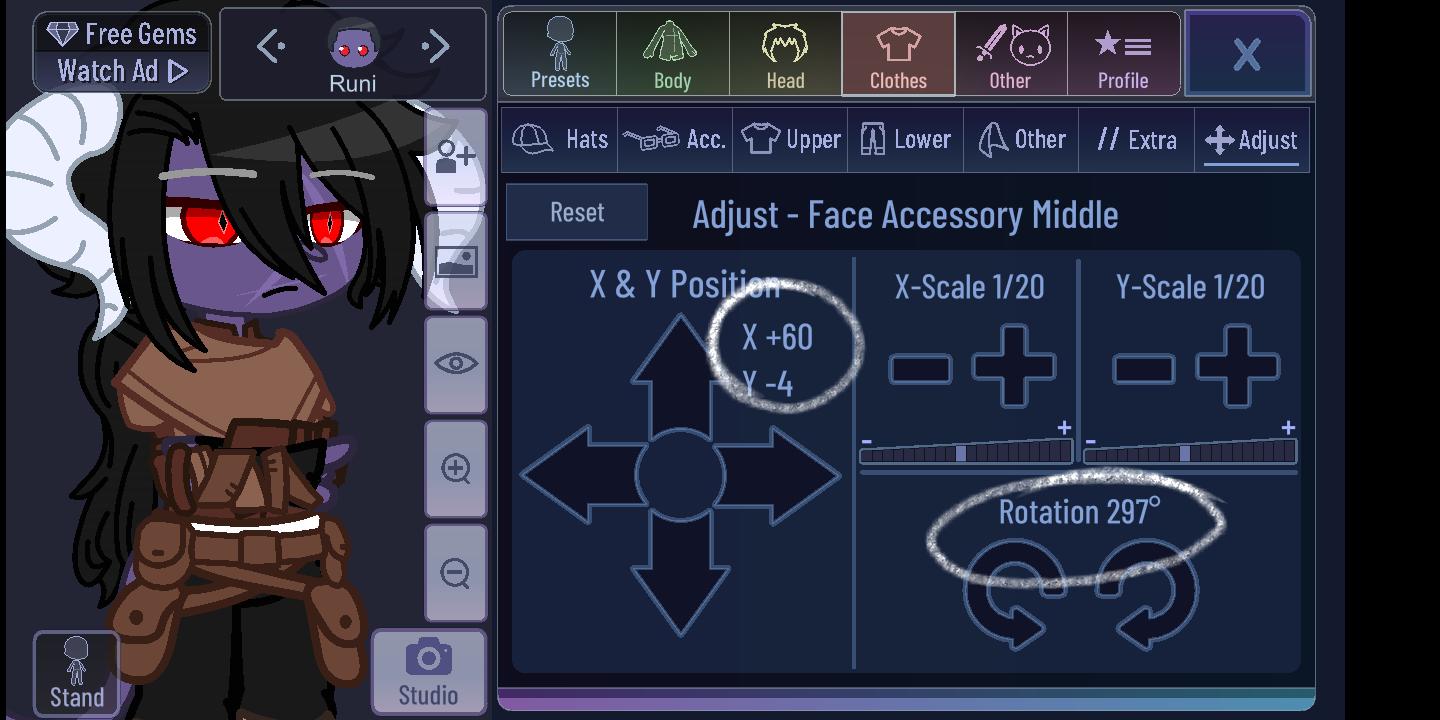The image size is (1440, 720).
Task: Decrease Y-Scale with the minus button
Action: coord(1143,368)
